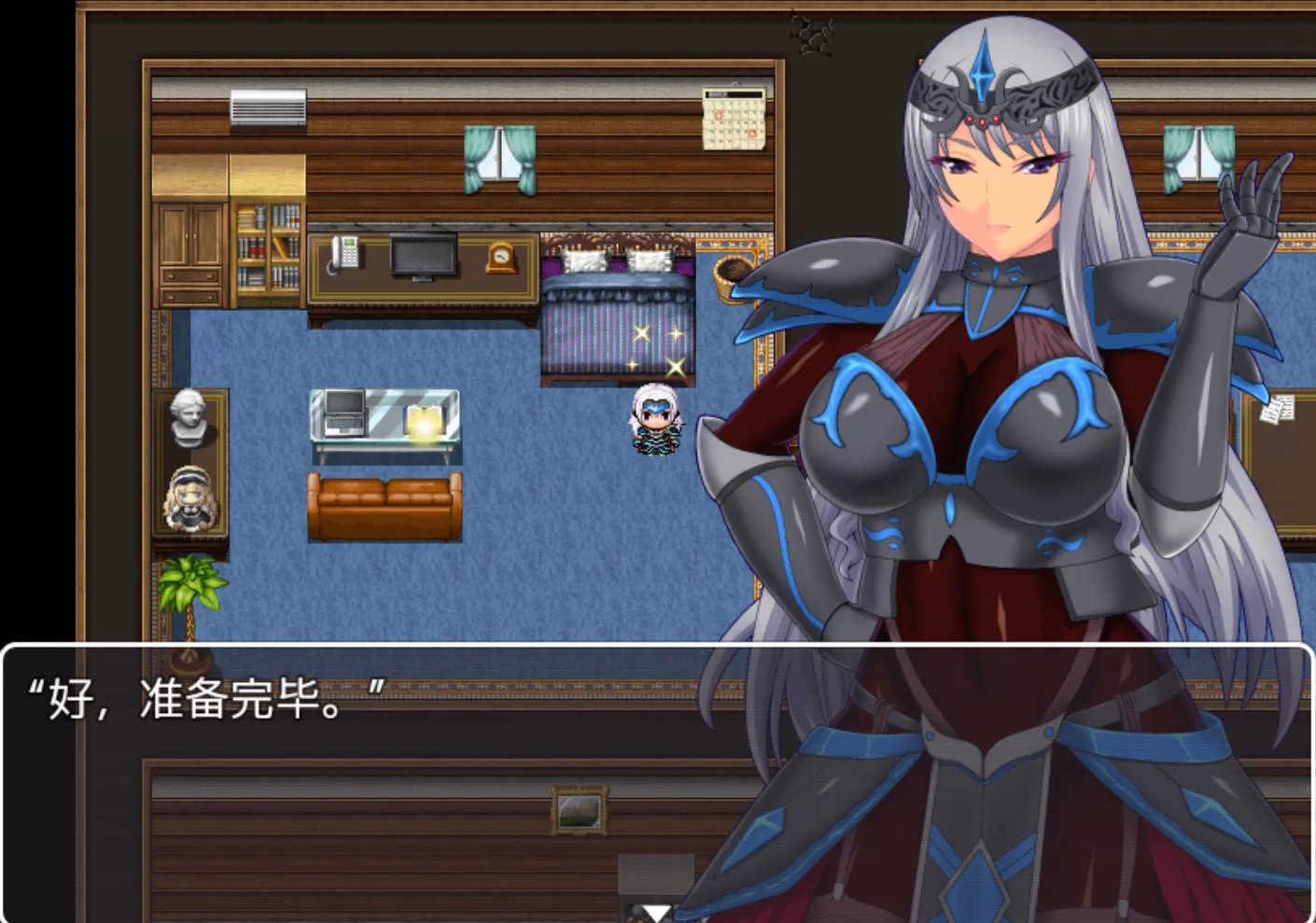The height and width of the screenshot is (923, 1316).
Task: Click the orange leather sofa
Action: click(x=383, y=504)
